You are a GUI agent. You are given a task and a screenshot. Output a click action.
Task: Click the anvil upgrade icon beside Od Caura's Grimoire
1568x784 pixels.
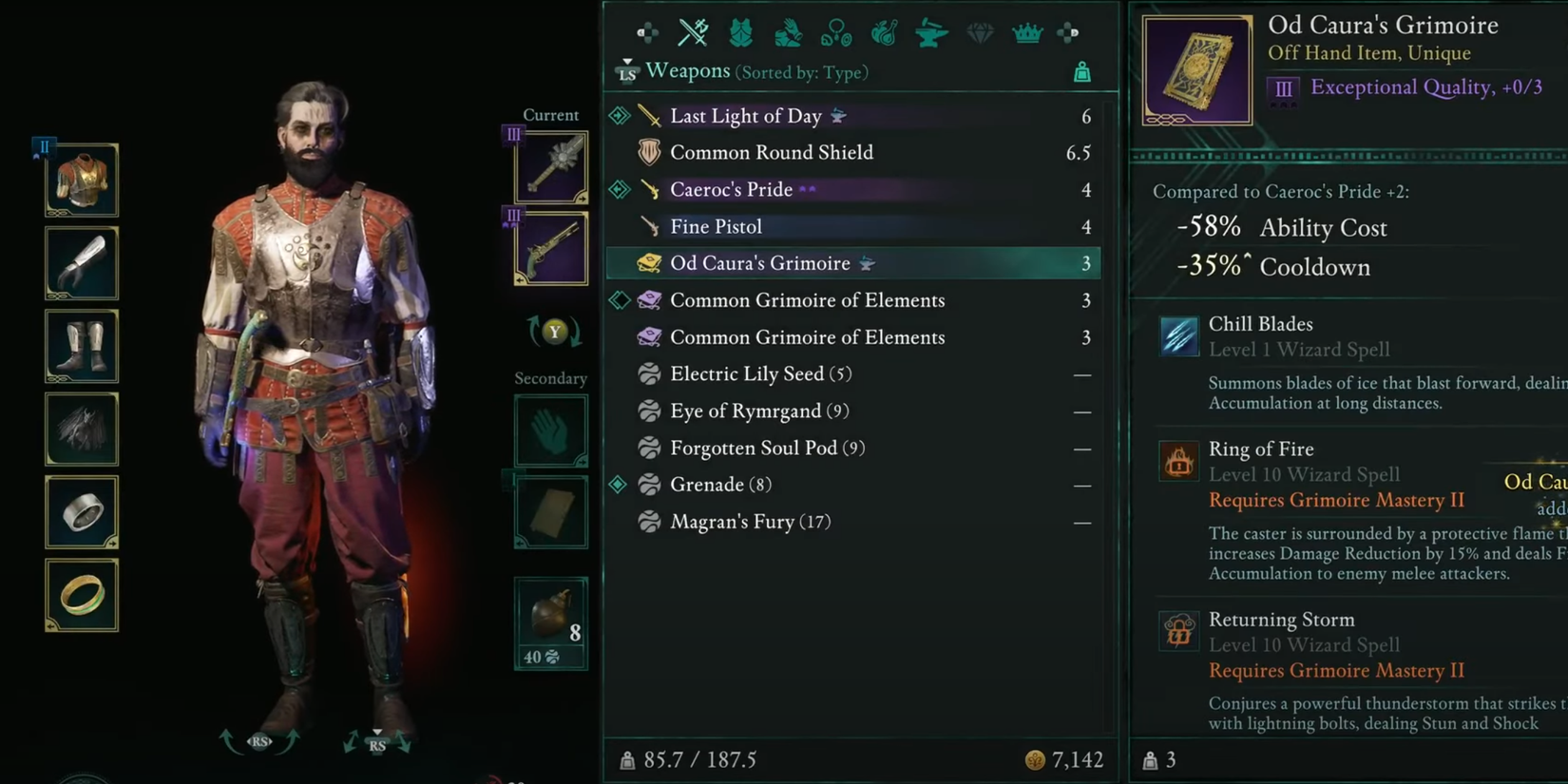pyautogui.click(x=866, y=263)
